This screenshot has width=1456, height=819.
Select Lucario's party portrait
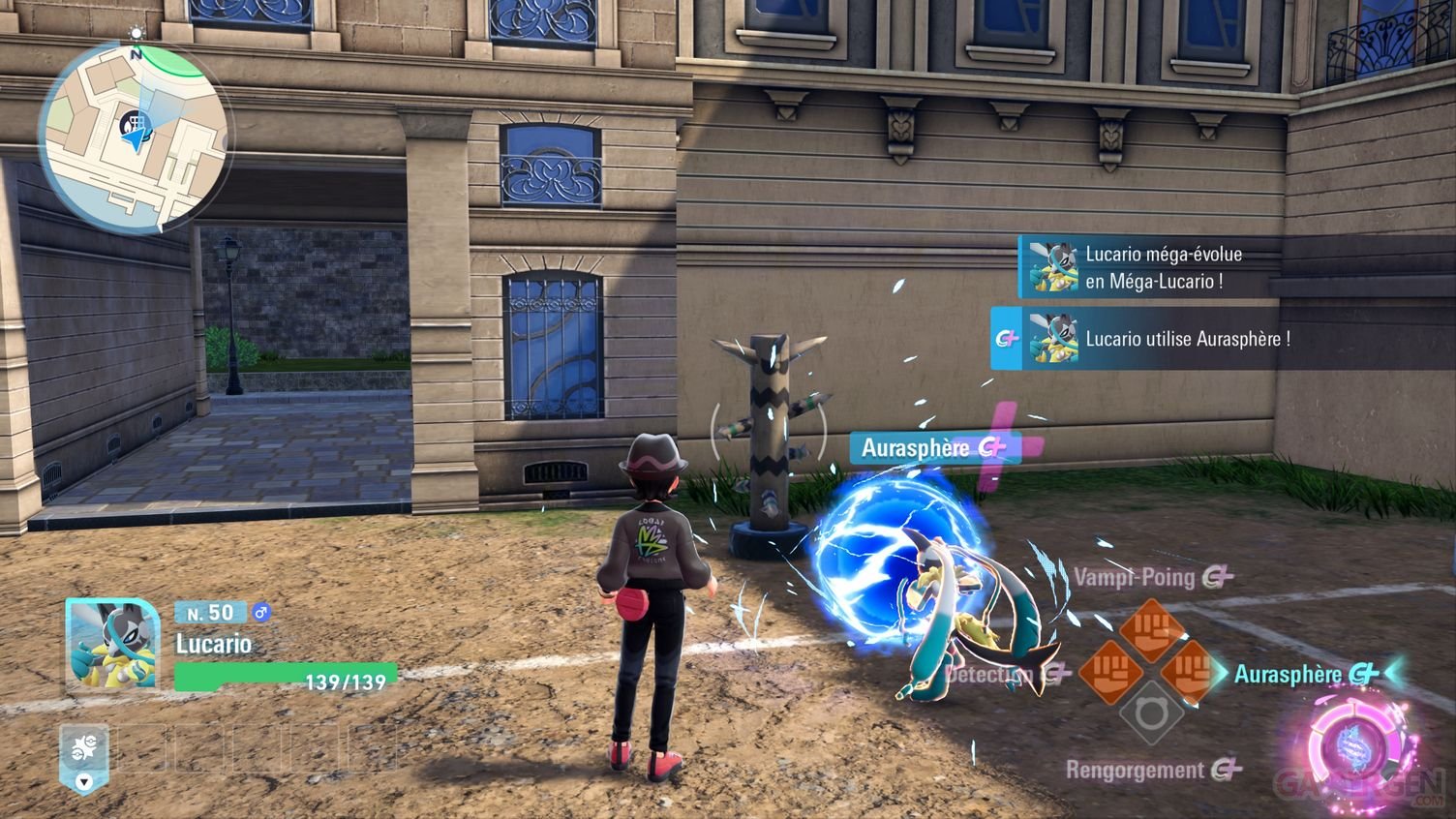(111, 645)
